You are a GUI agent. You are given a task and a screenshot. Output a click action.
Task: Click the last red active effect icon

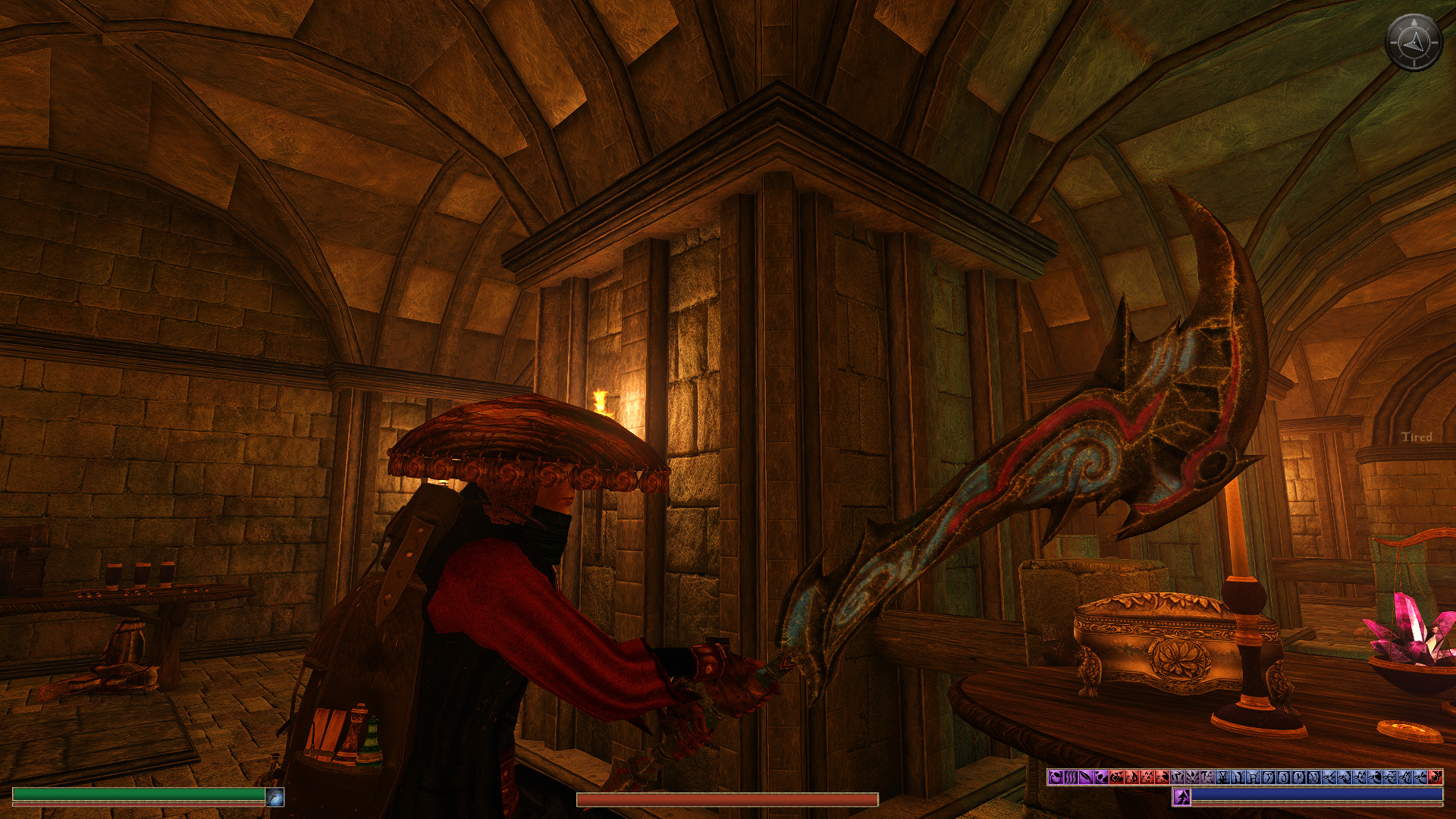[x=1435, y=777]
